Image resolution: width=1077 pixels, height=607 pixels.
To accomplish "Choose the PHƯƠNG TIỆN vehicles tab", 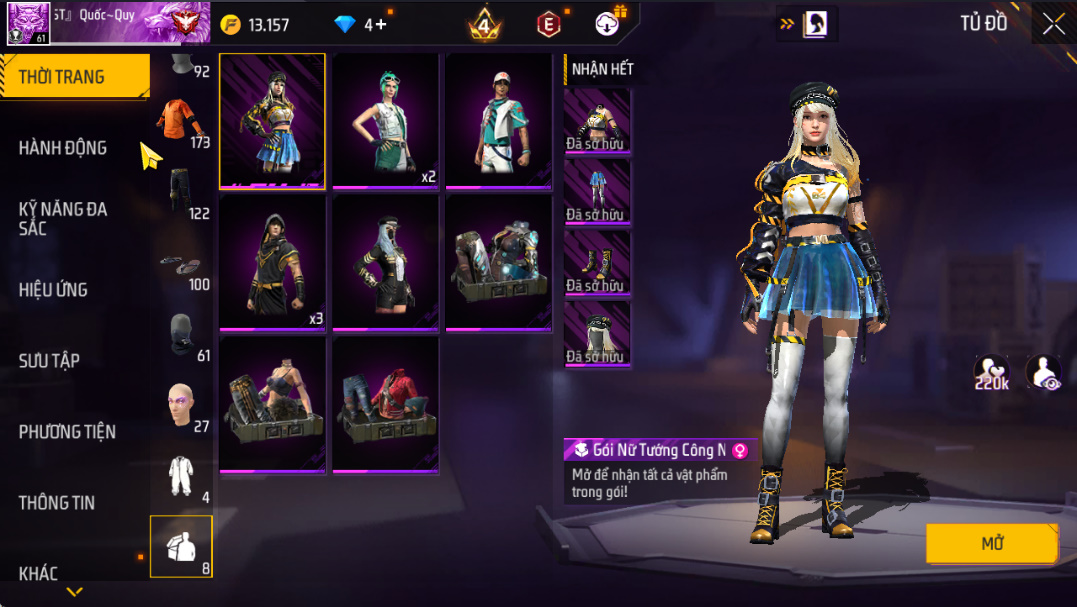I will tap(67, 432).
